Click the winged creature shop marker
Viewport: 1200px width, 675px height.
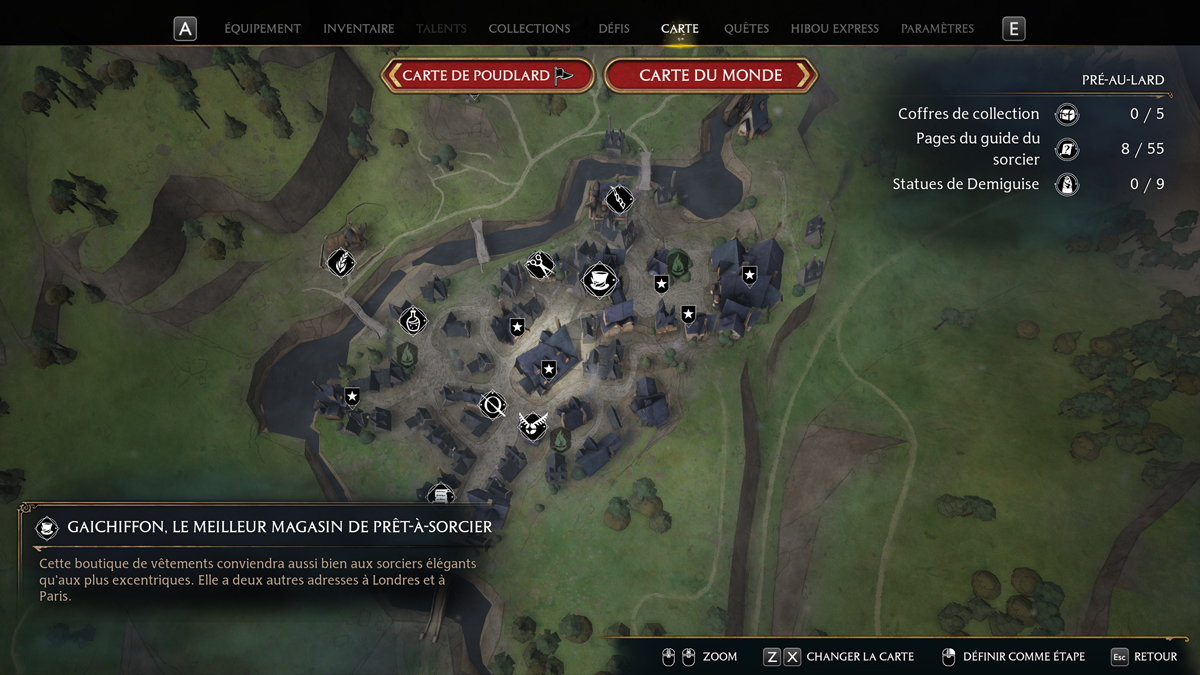point(533,426)
